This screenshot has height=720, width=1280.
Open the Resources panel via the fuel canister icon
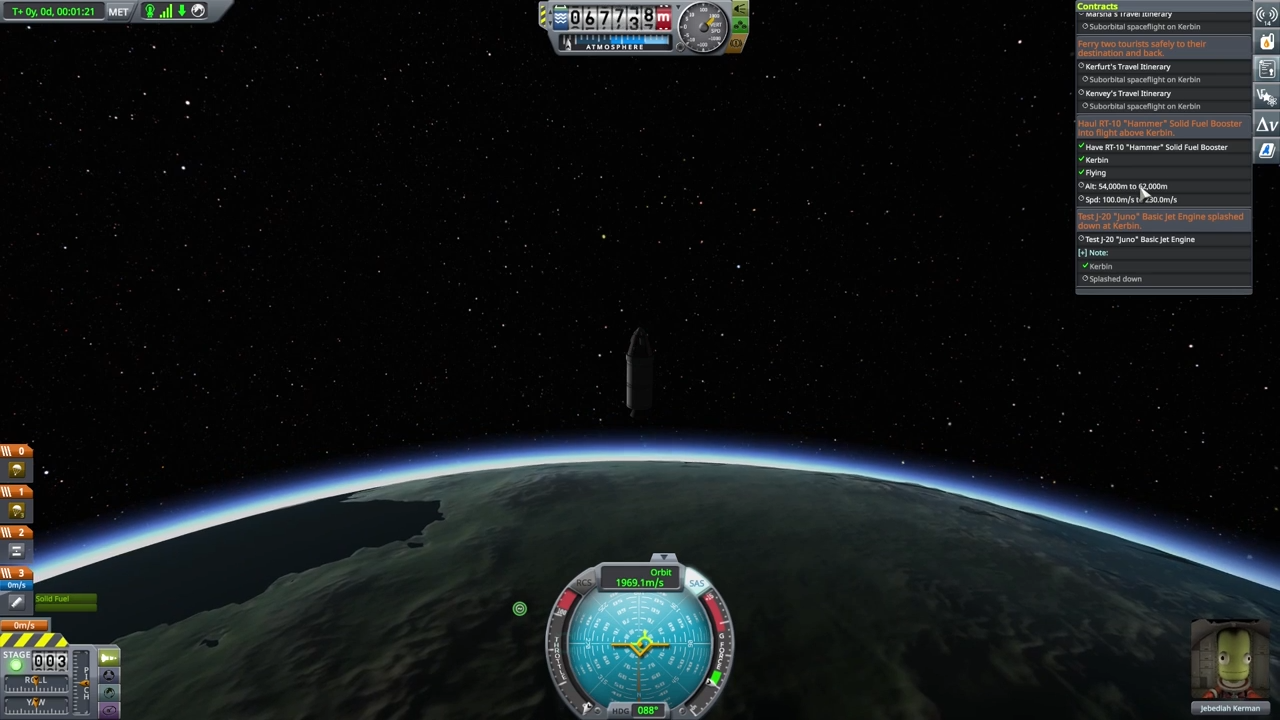(1266, 41)
